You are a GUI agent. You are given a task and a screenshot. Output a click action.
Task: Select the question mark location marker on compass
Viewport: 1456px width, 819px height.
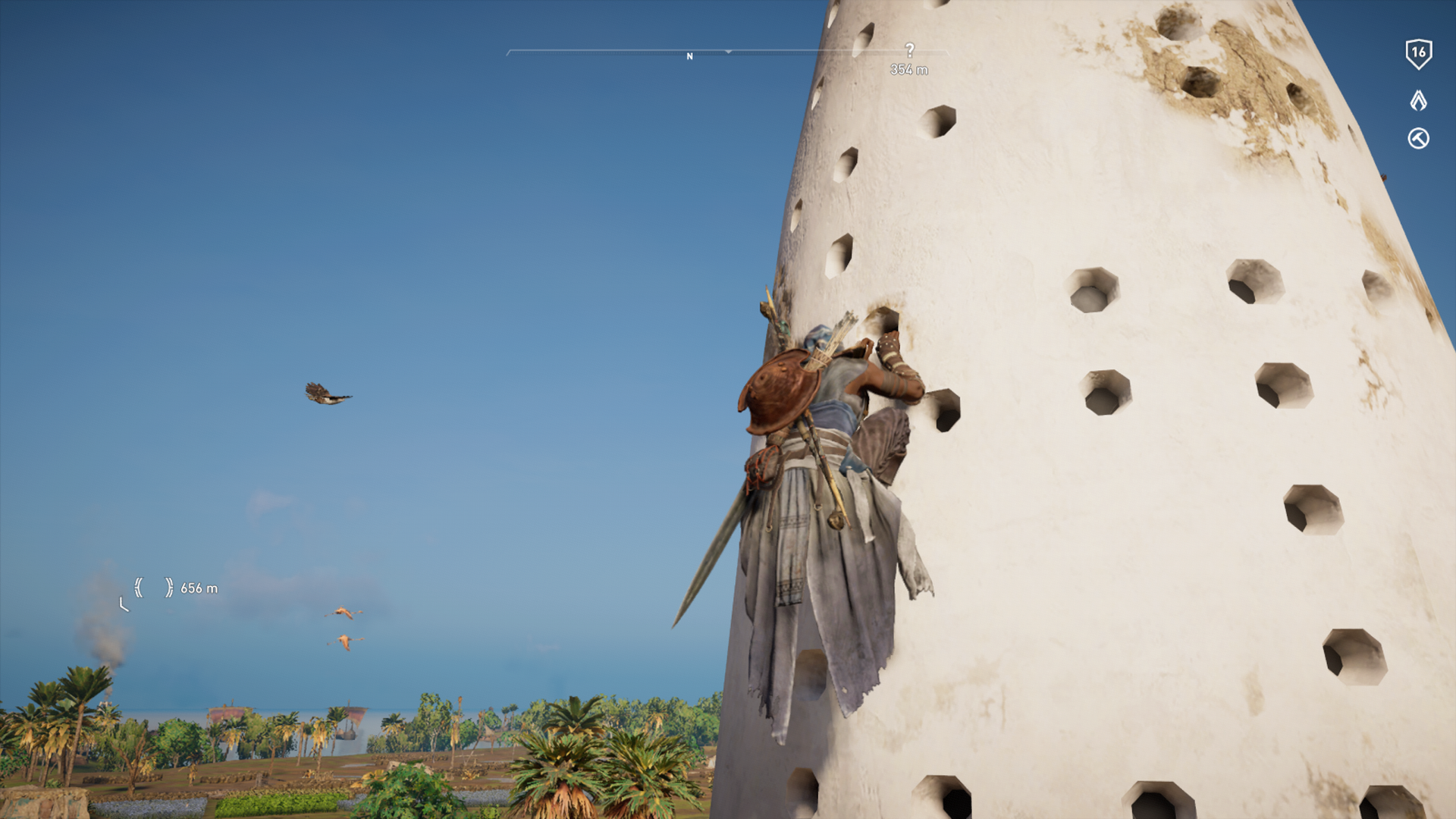click(x=909, y=51)
